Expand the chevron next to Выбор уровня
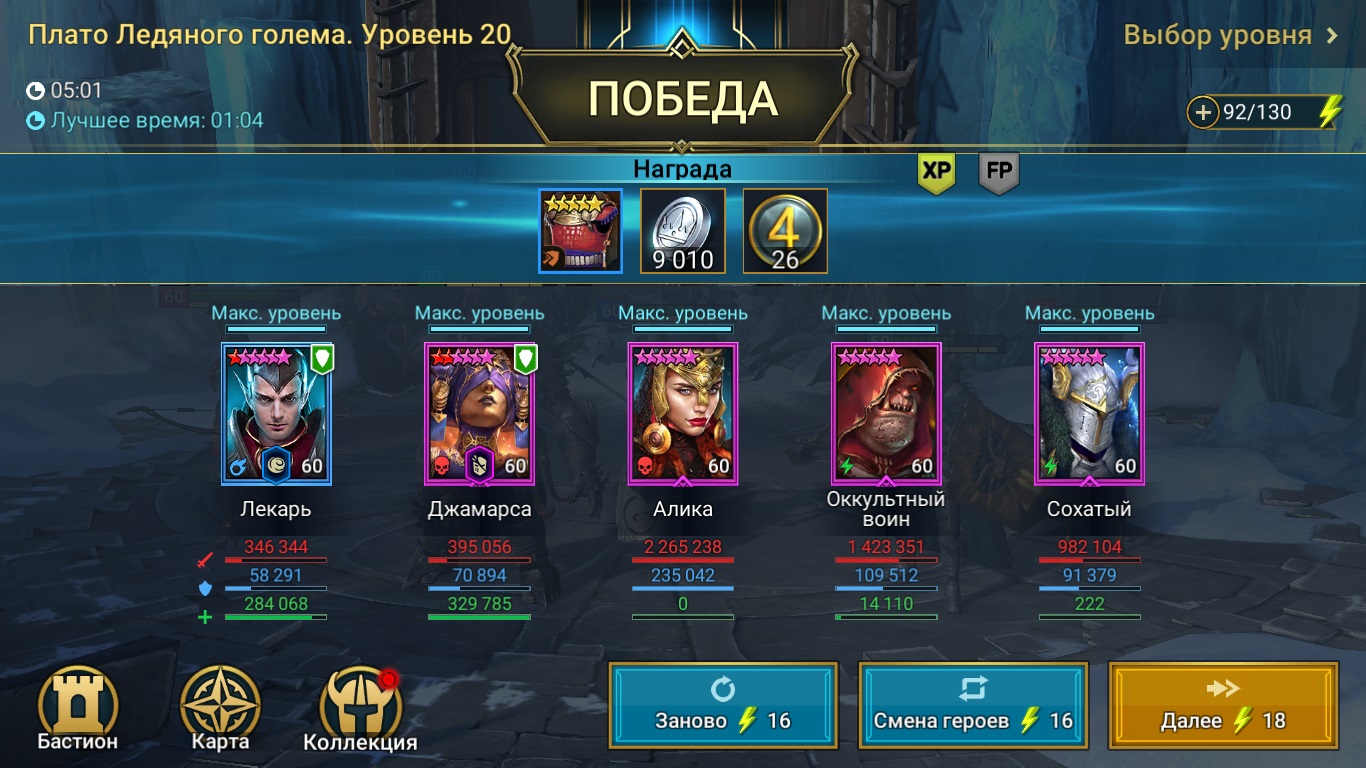Screen dimensions: 1366x768 point(1331,33)
